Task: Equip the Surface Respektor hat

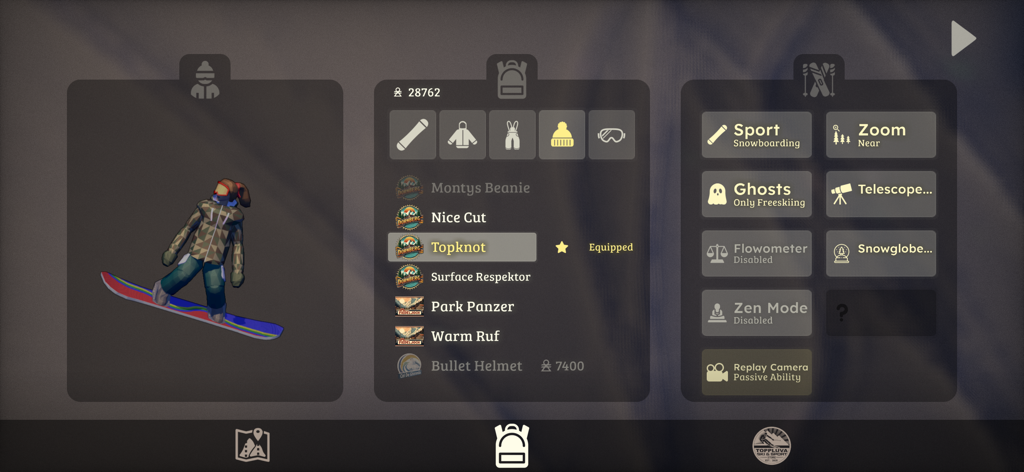Action: [480, 277]
